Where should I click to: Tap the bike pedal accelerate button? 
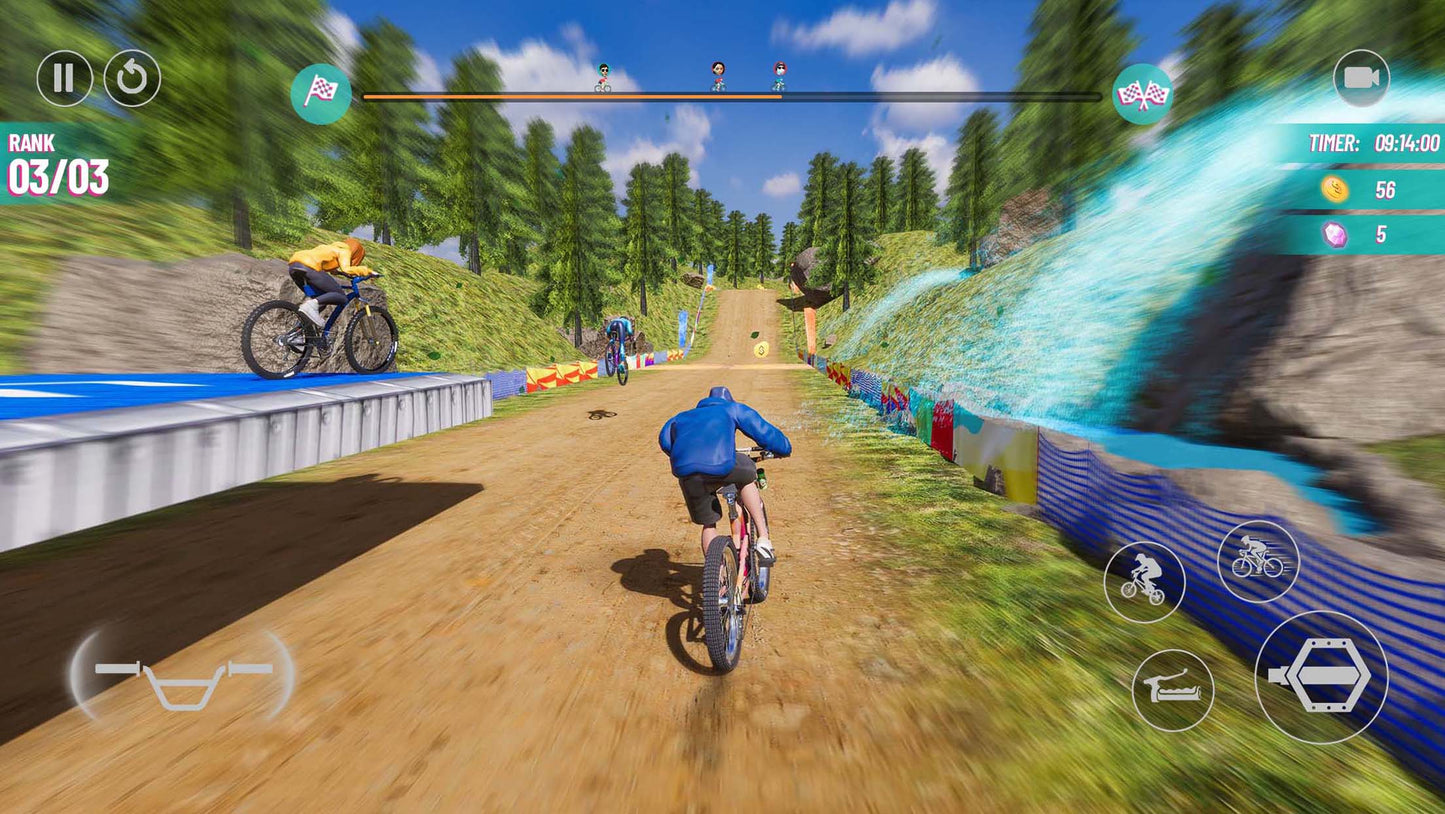pos(1321,677)
